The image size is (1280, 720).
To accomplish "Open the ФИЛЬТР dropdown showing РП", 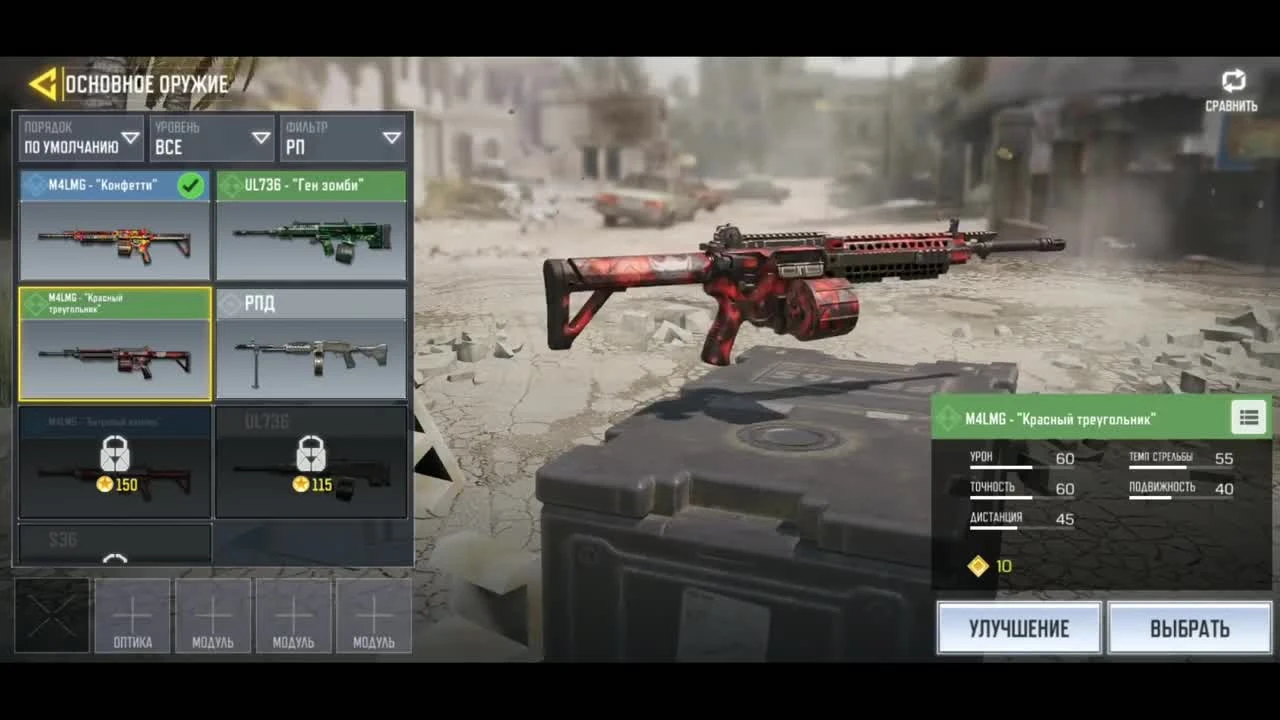I will (342, 137).
